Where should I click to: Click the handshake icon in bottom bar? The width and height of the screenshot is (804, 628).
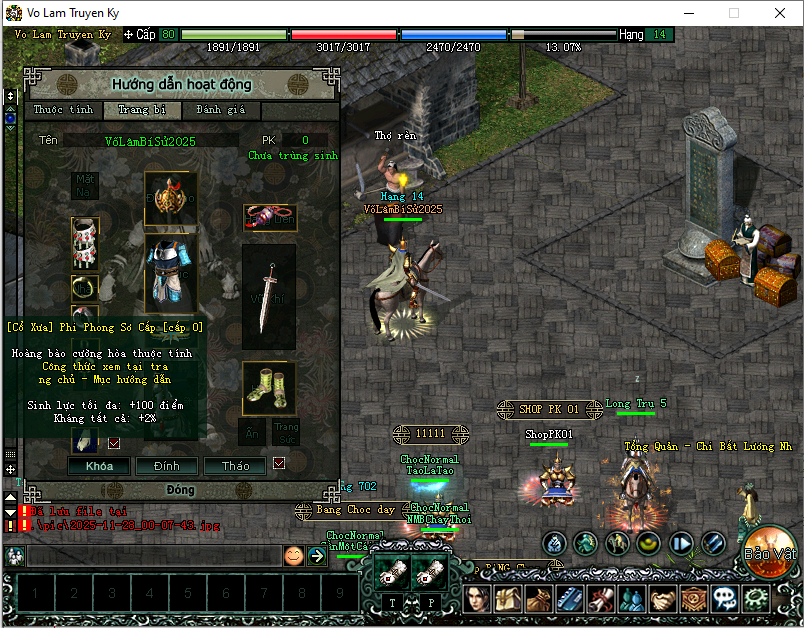[664, 599]
